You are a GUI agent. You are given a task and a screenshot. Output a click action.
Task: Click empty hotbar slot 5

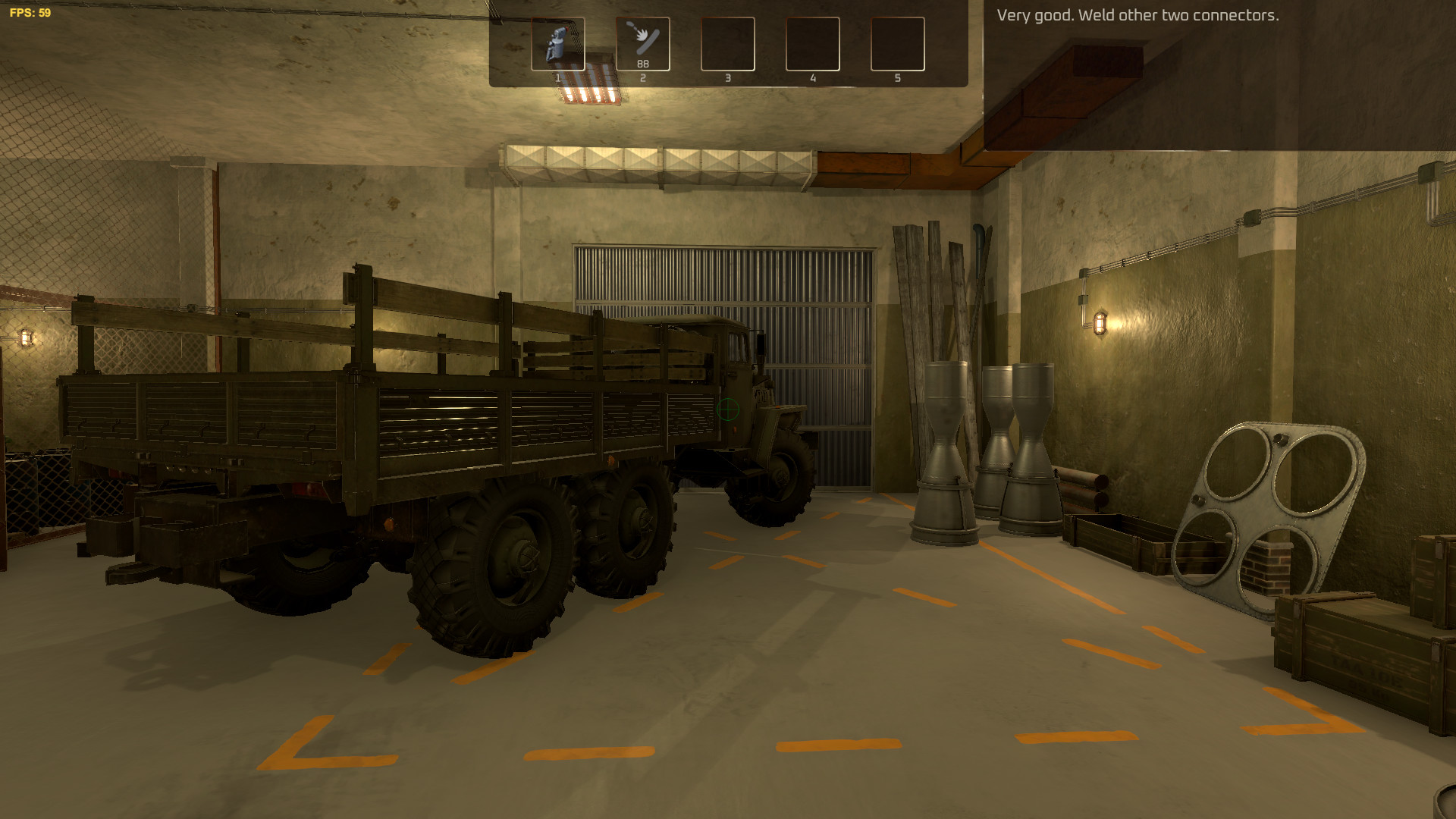[x=899, y=44]
